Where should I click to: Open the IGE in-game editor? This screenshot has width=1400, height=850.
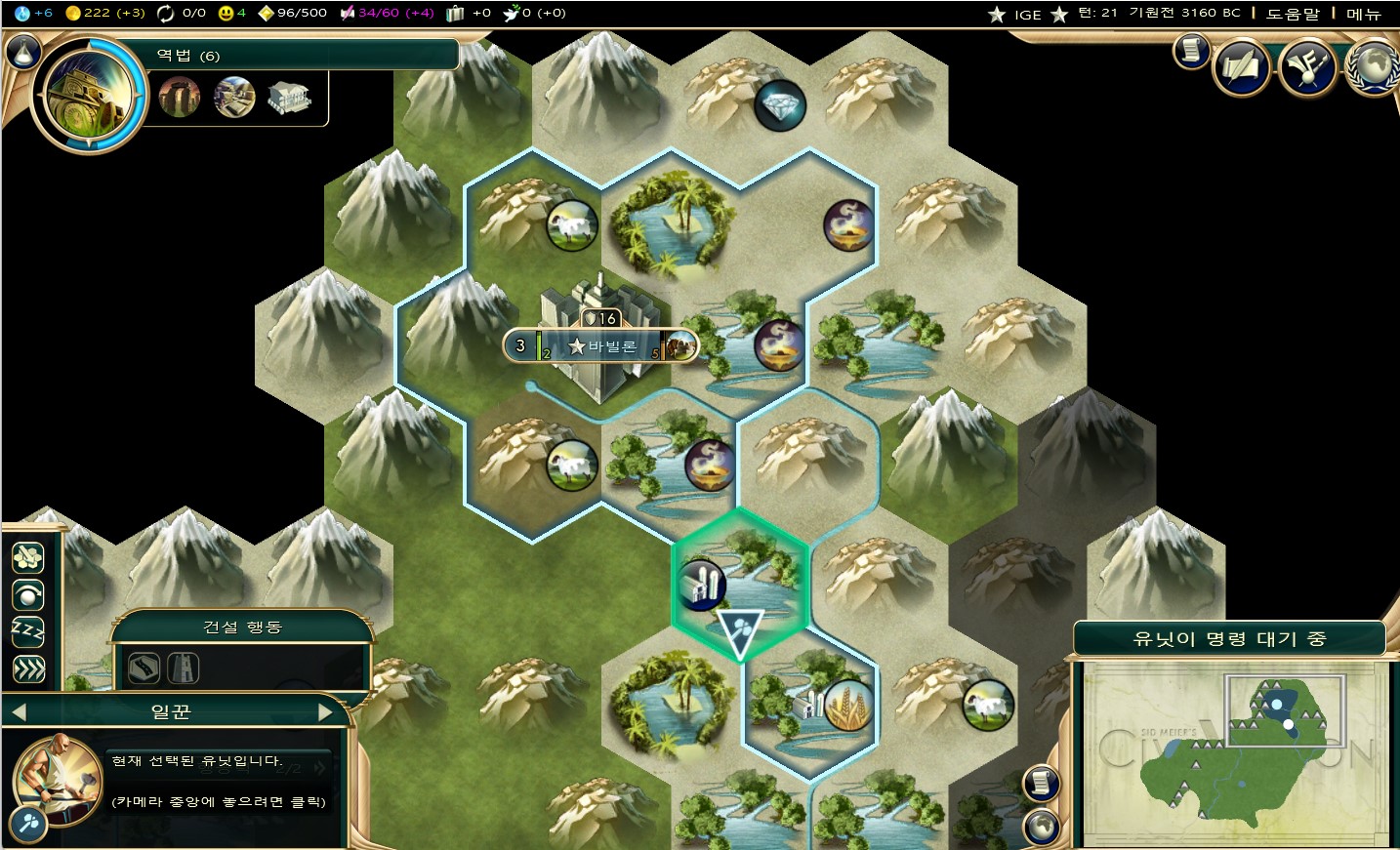click(1027, 14)
